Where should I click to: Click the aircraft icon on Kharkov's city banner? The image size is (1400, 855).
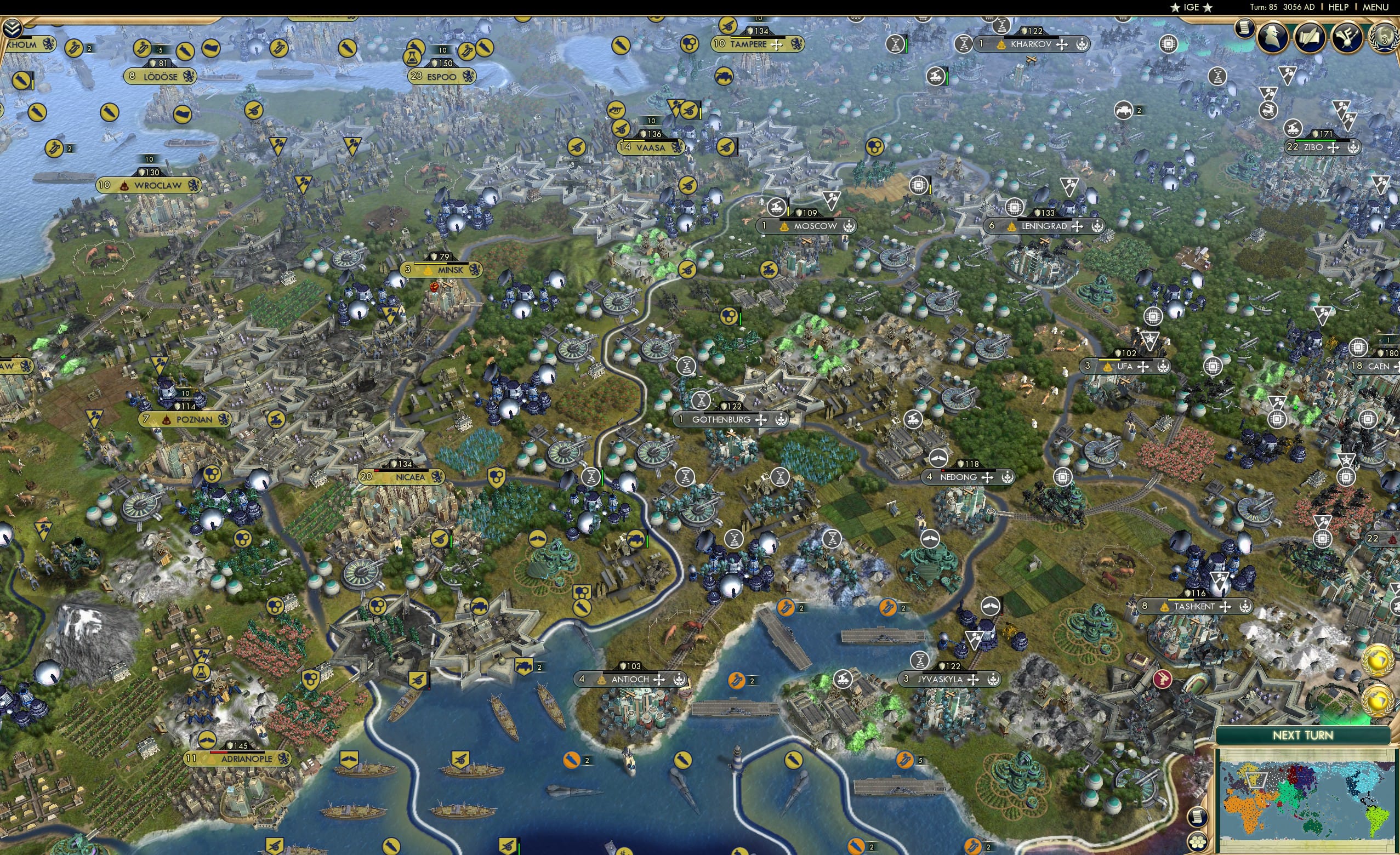coord(1062,45)
